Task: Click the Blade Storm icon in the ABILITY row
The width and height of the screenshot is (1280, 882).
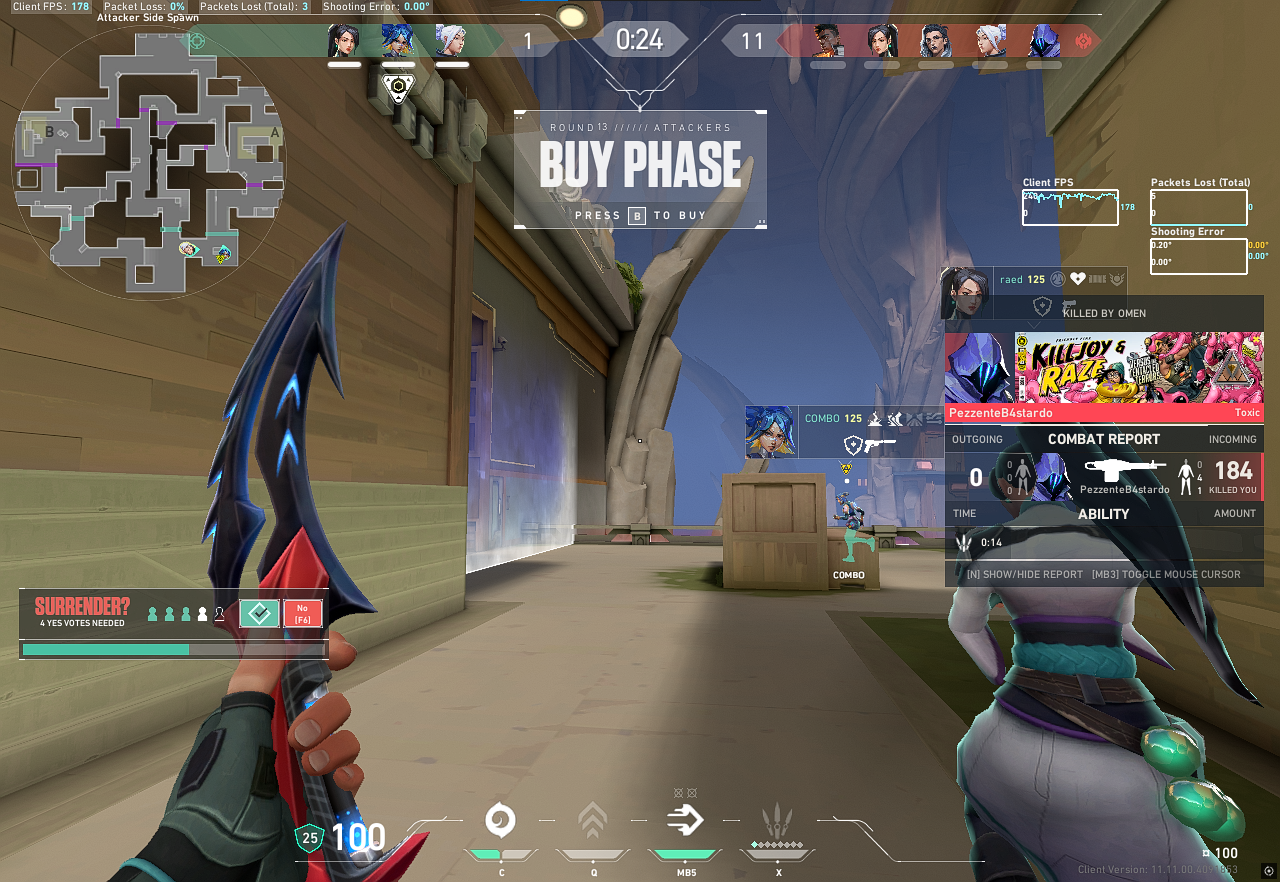Action: pos(963,543)
